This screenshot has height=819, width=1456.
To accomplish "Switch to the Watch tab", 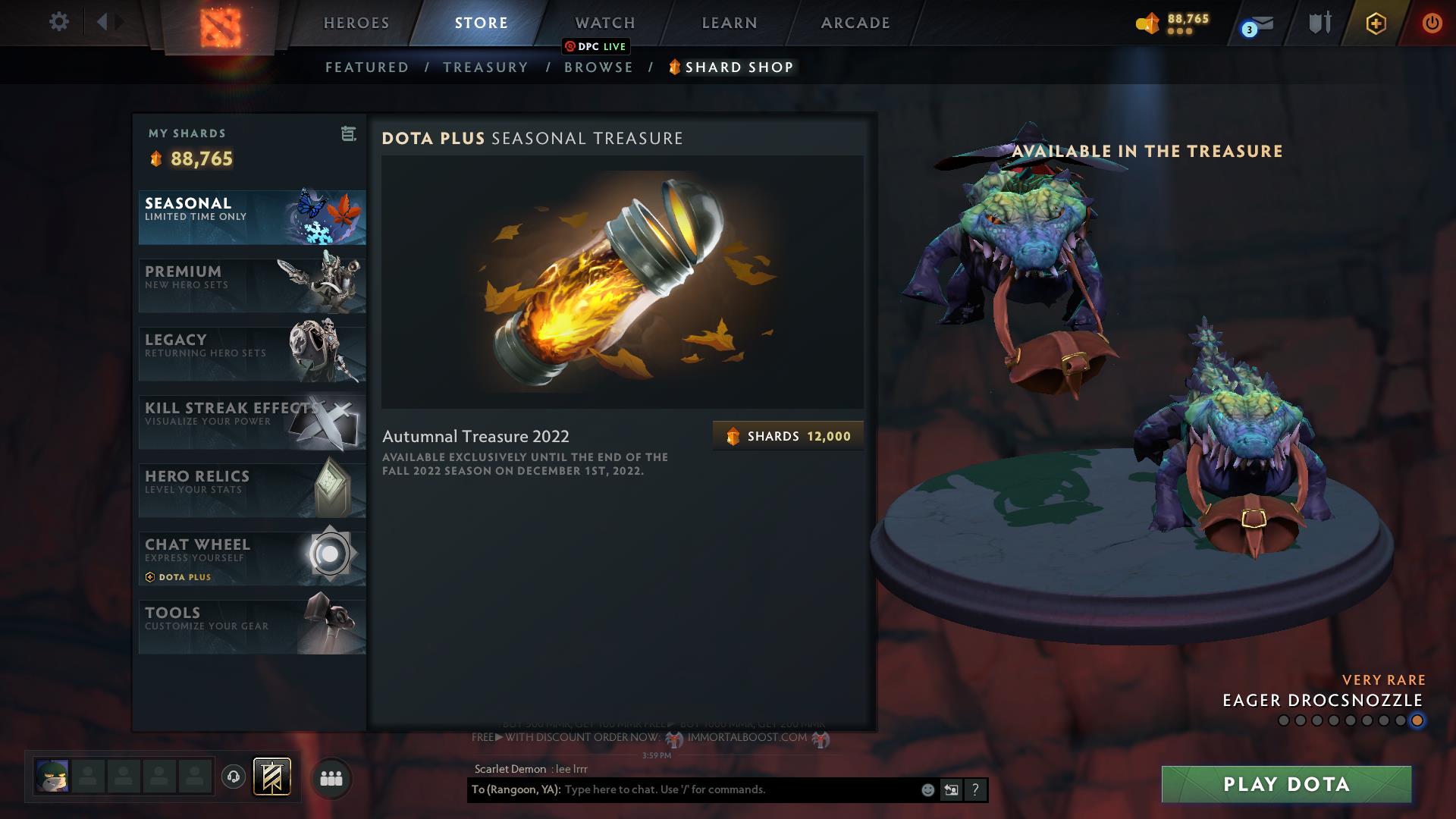I will pos(604,23).
